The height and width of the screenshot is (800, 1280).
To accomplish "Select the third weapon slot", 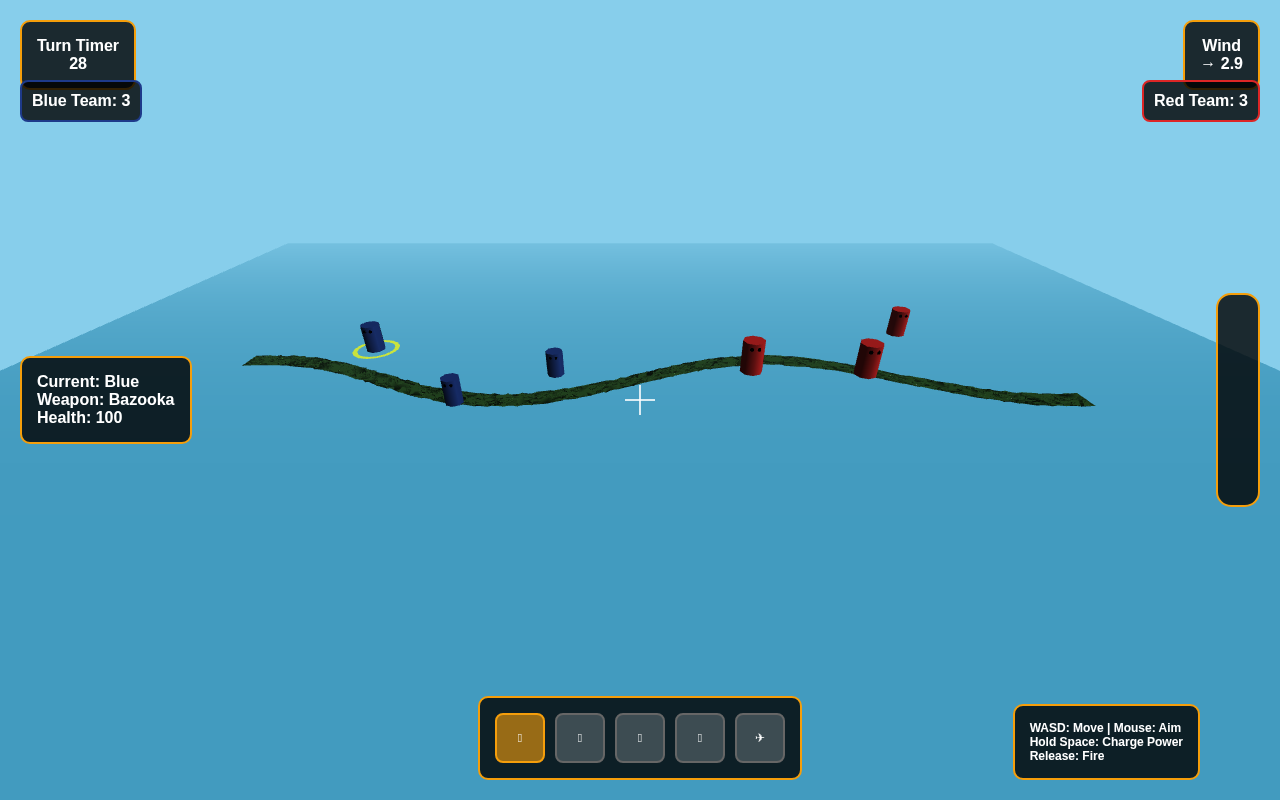I will coord(639,737).
